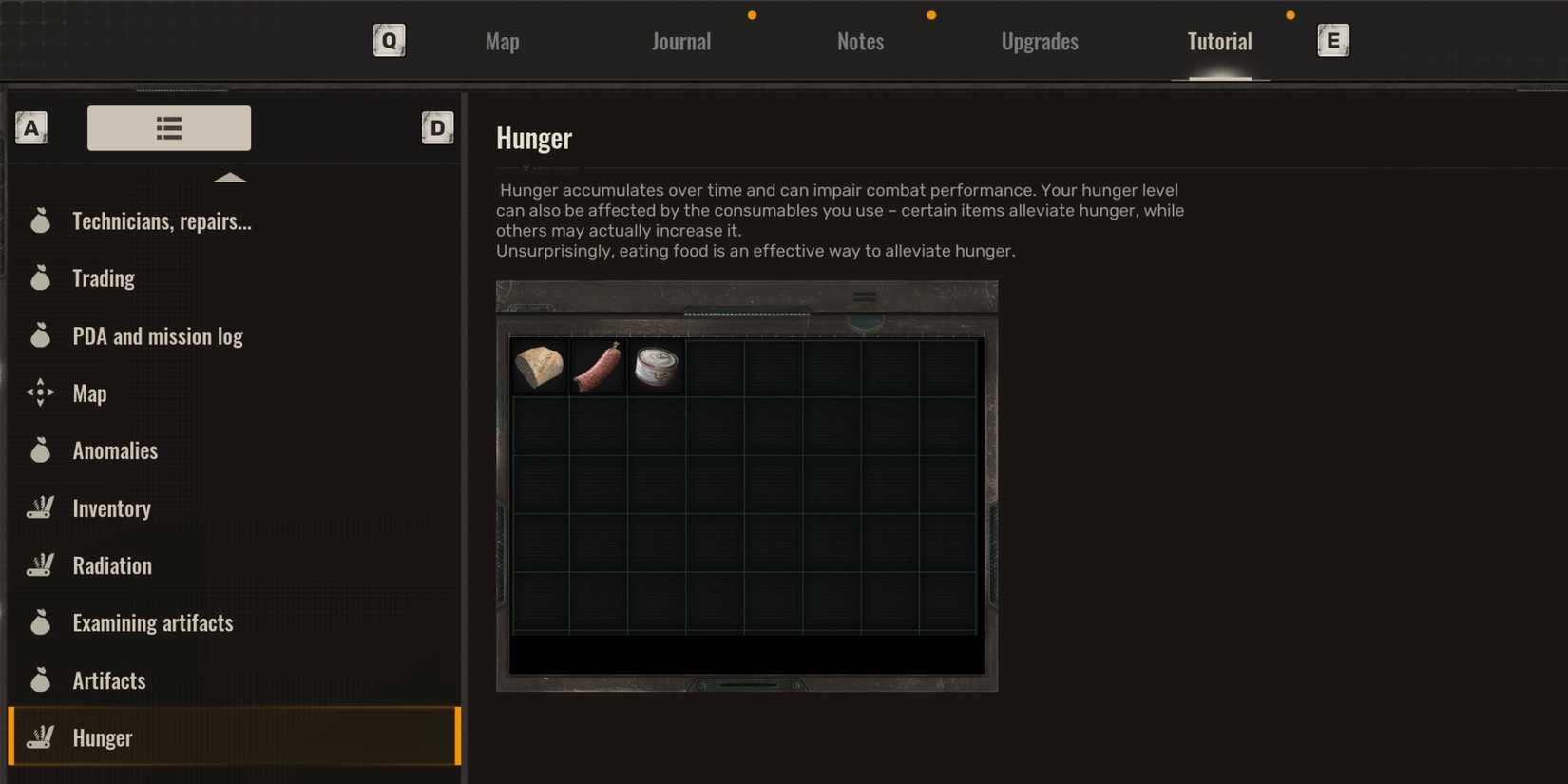Click the E key hint icon
This screenshot has width=1568, height=784.
(x=1332, y=41)
